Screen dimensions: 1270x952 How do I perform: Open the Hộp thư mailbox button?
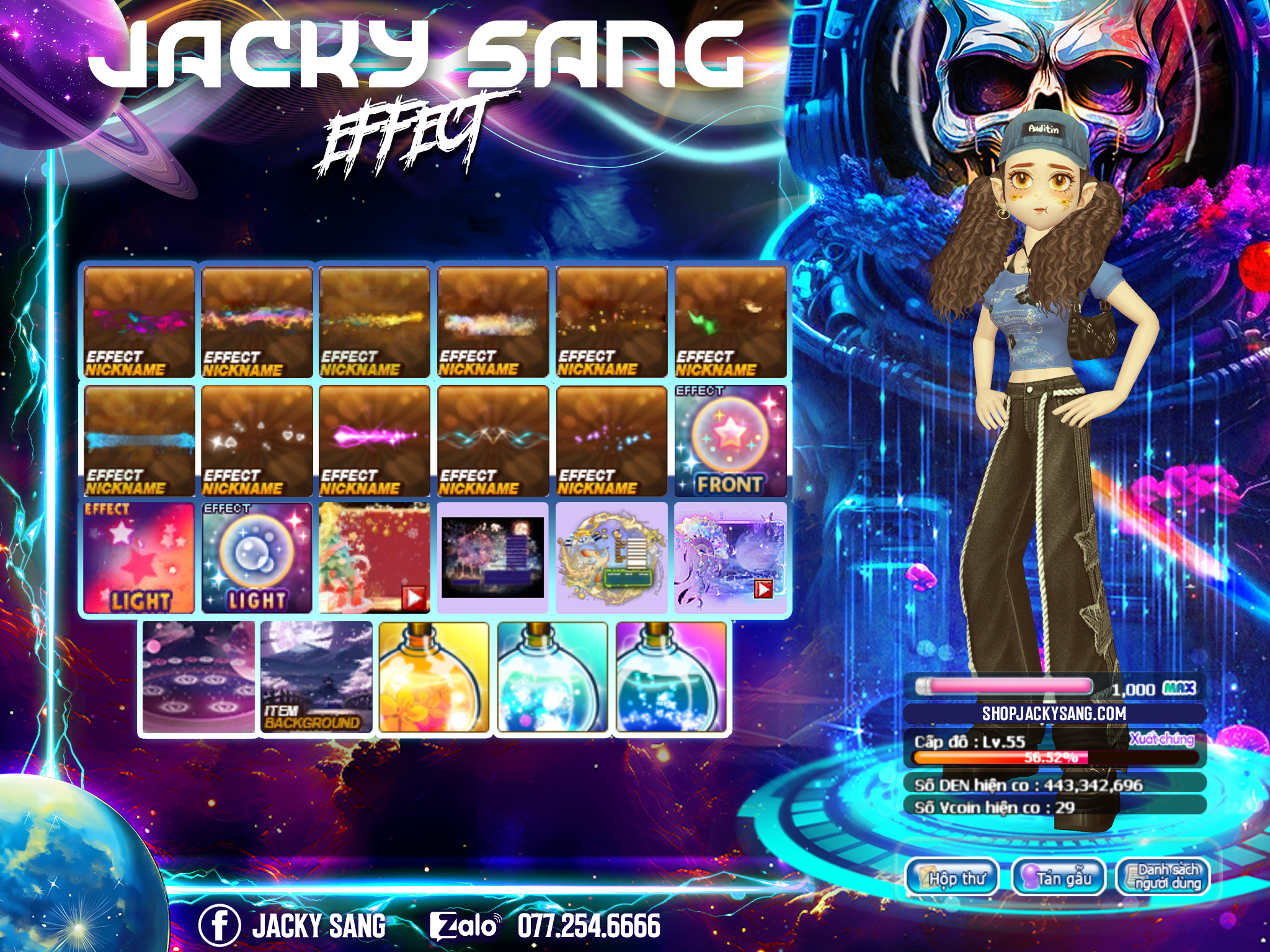(x=952, y=878)
